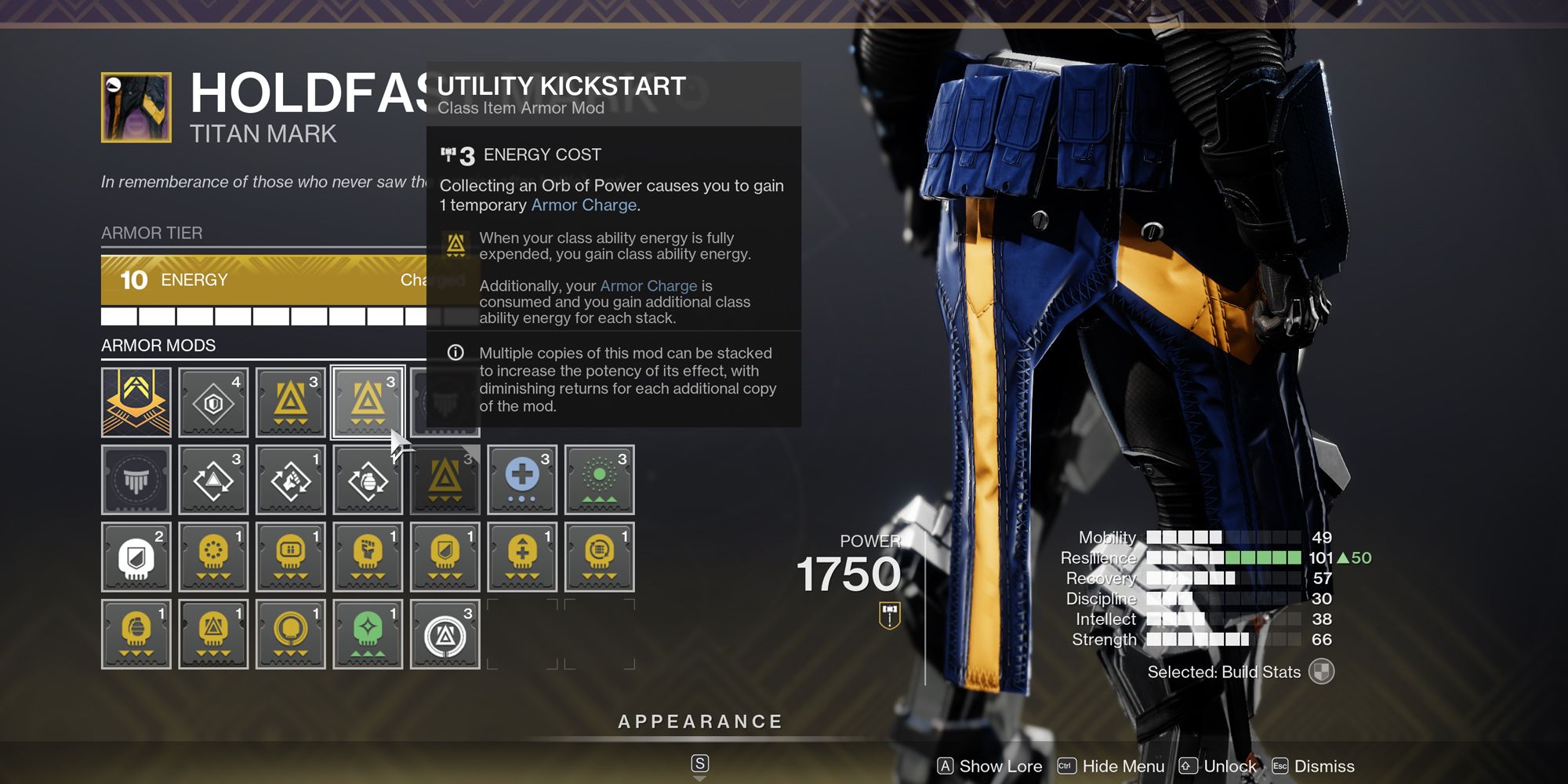Viewport: 1568px width, 784px height.
Task: Select the Perpetuation class ability mod
Action: [x=213, y=480]
